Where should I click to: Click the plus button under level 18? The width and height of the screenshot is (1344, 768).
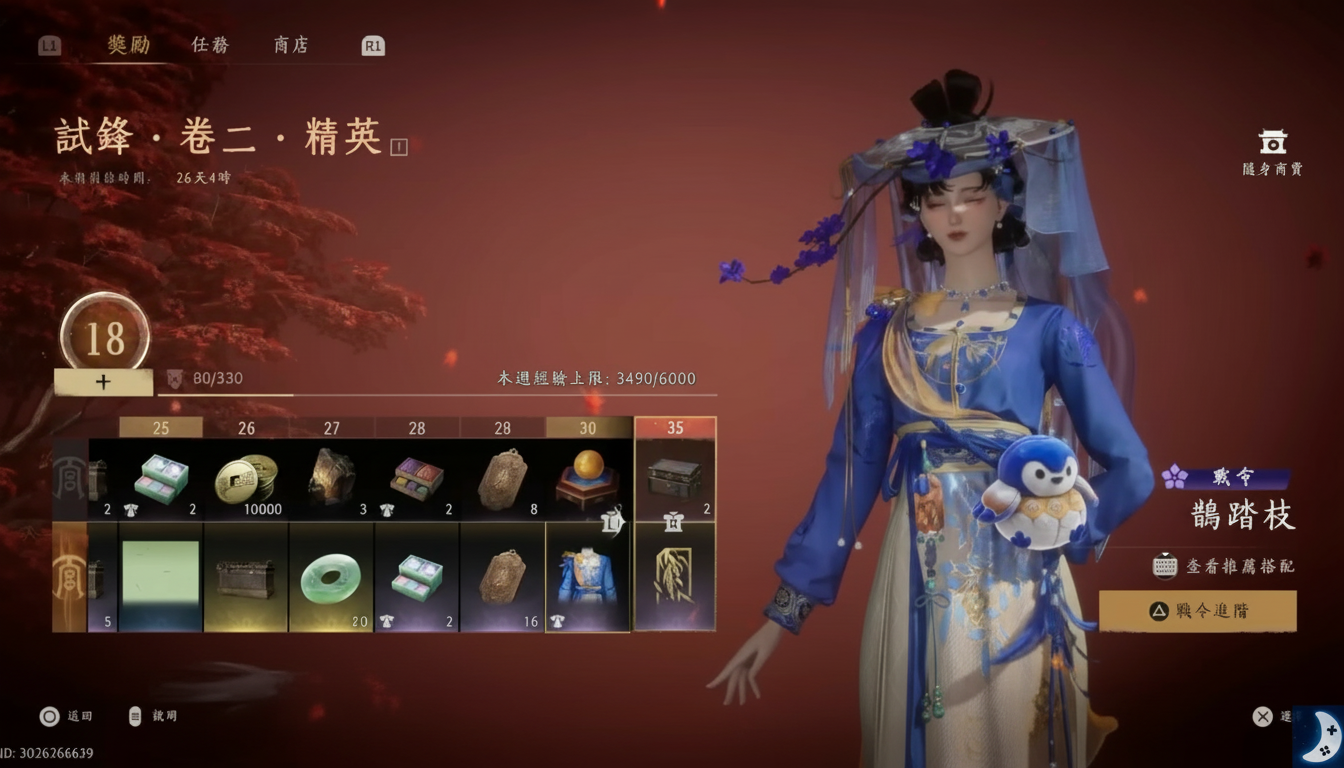point(103,382)
